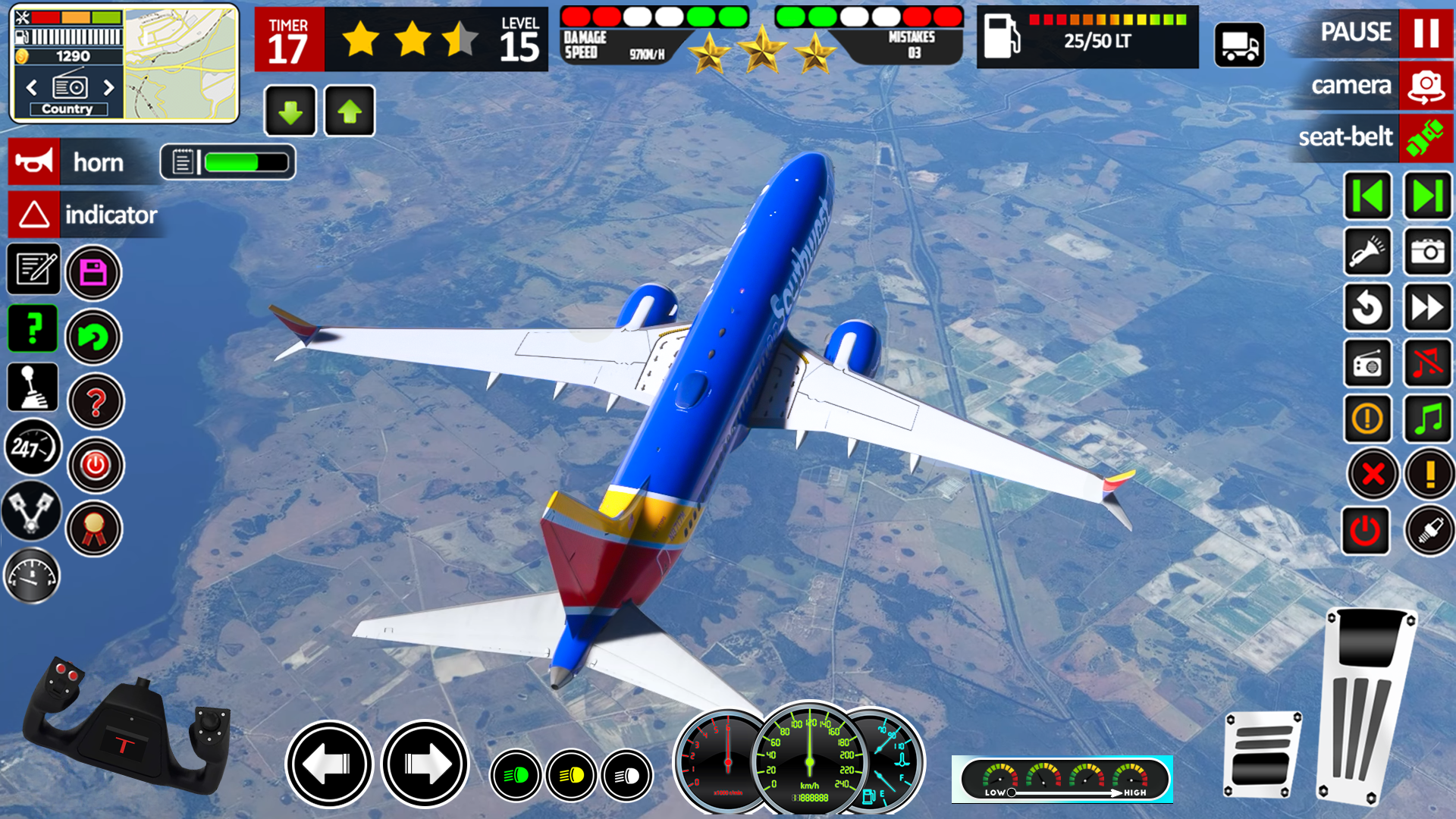The image size is (1456, 819).
Task: Pause the game with the PAUSE button
Action: 1426,33
